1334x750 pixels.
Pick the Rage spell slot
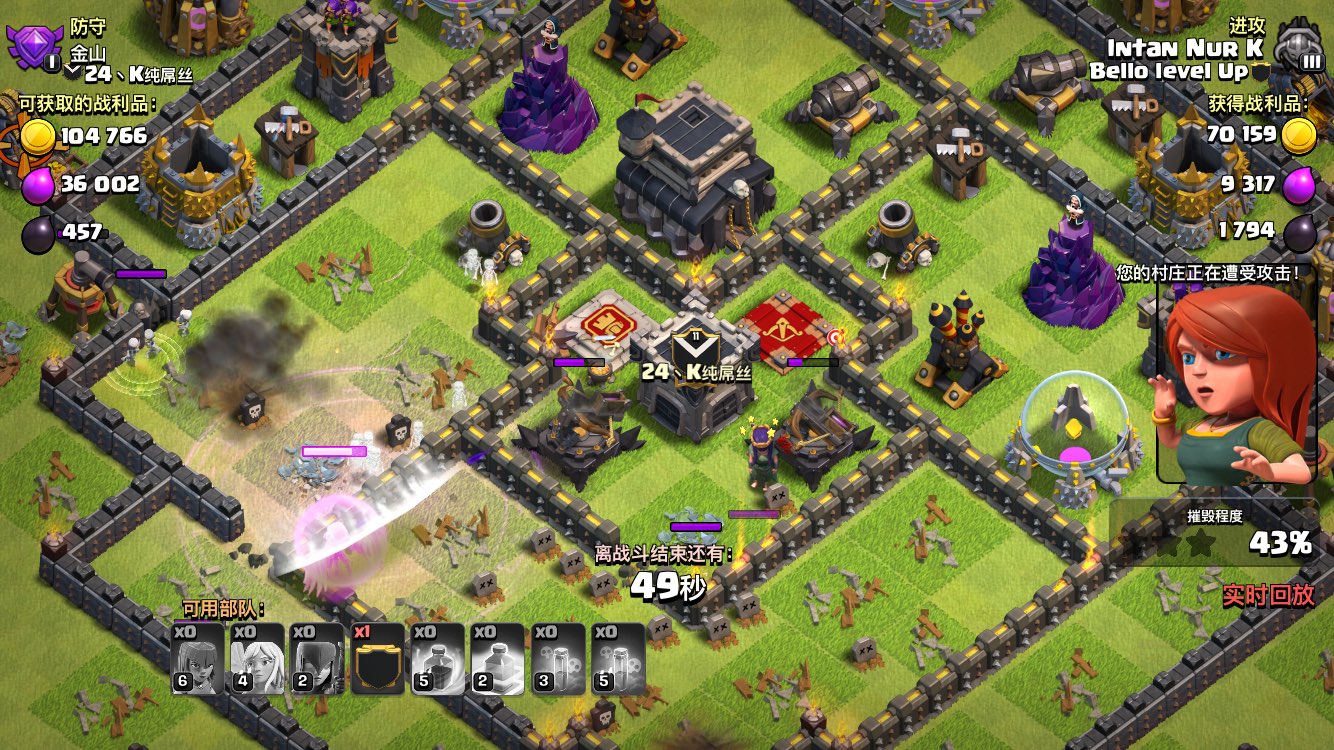pos(437,658)
